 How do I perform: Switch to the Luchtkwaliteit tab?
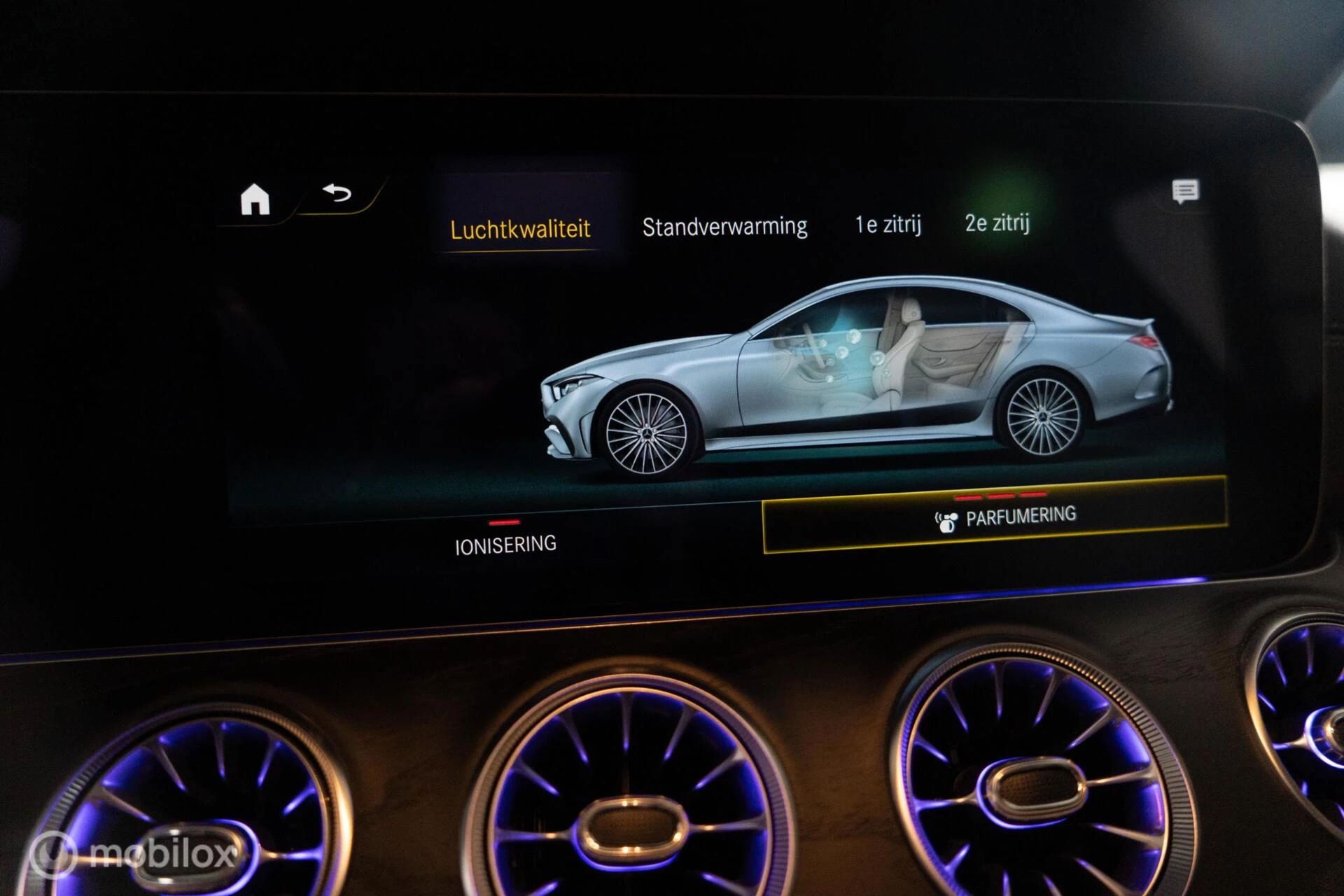coord(521,227)
